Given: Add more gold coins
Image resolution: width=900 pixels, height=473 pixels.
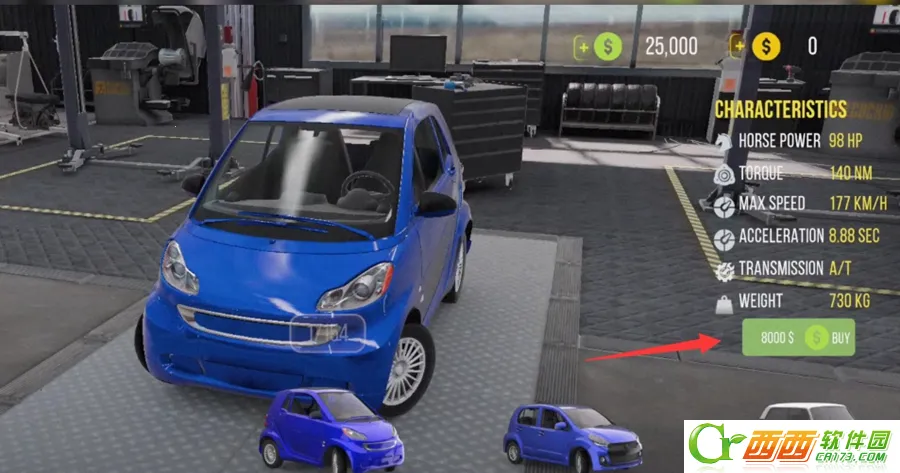Looking at the screenshot, I should (739, 45).
